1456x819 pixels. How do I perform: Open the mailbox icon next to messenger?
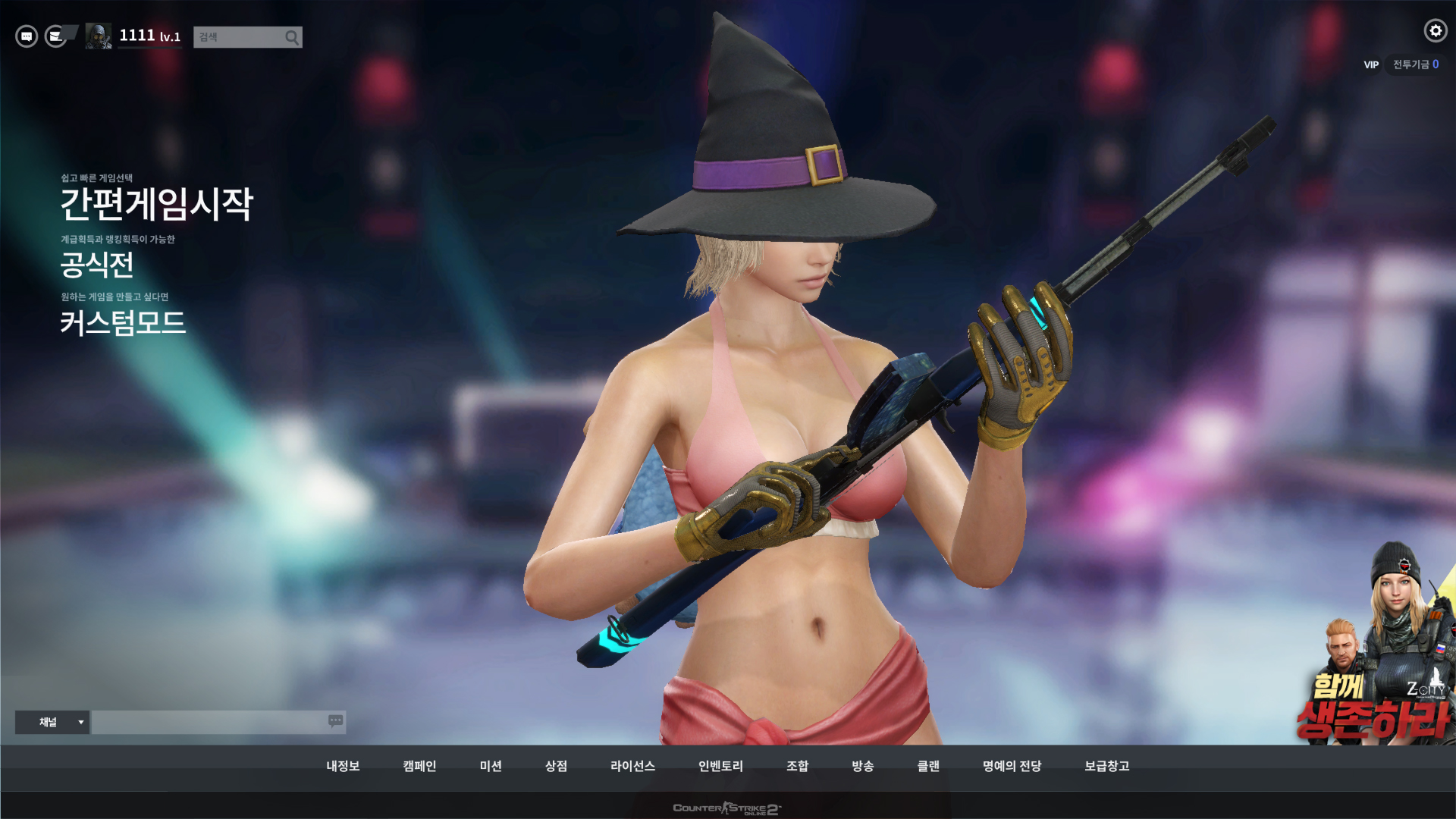(55, 36)
